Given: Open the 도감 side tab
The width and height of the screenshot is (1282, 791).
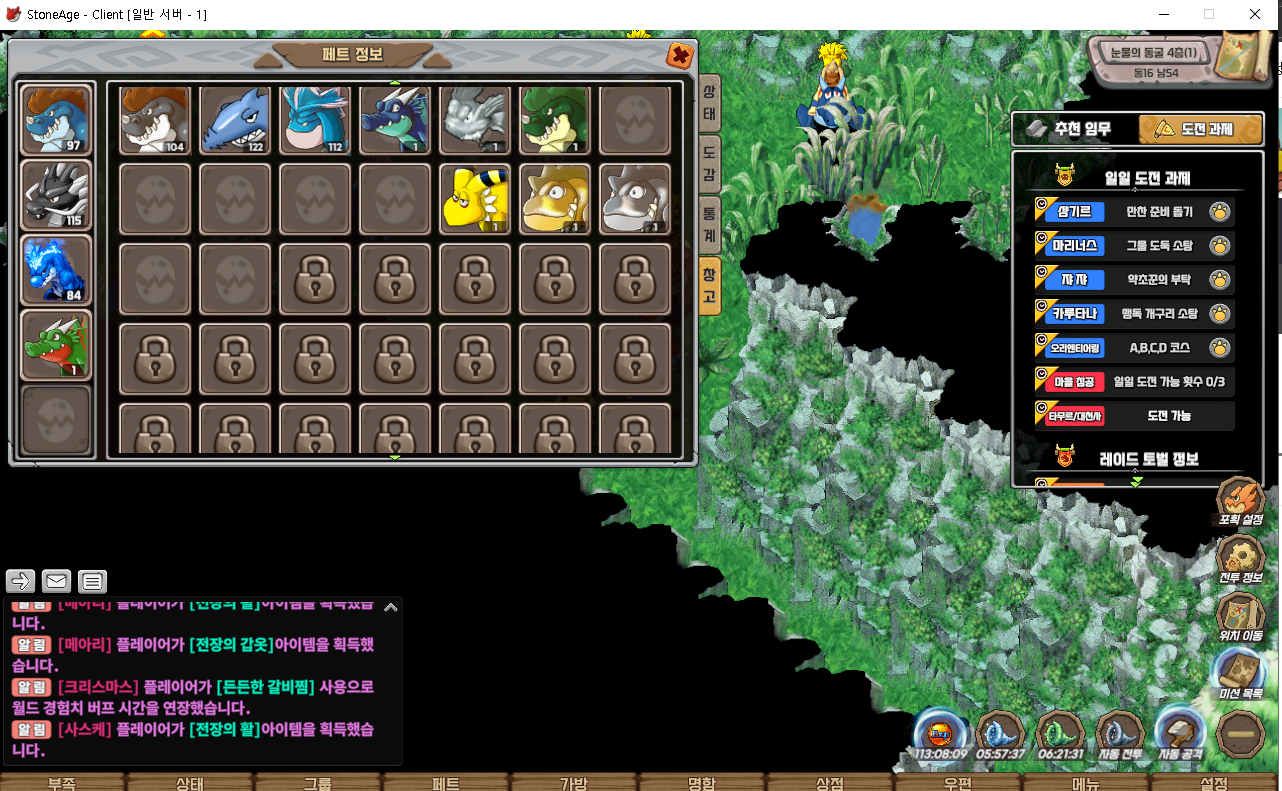Looking at the screenshot, I should click(x=709, y=164).
